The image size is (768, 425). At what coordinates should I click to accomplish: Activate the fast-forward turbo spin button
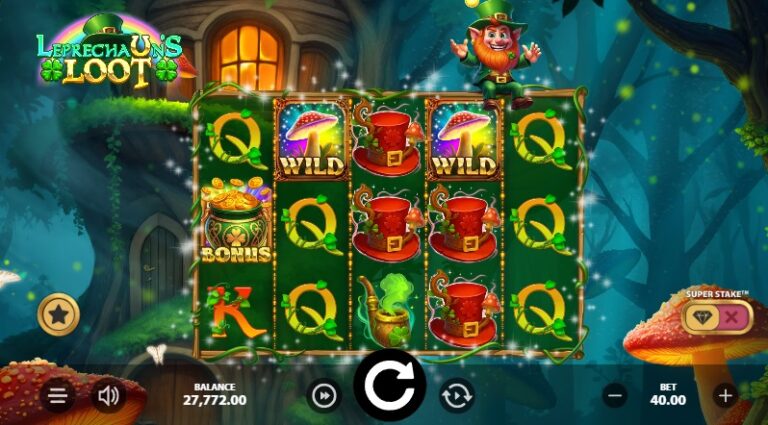pyautogui.click(x=324, y=396)
